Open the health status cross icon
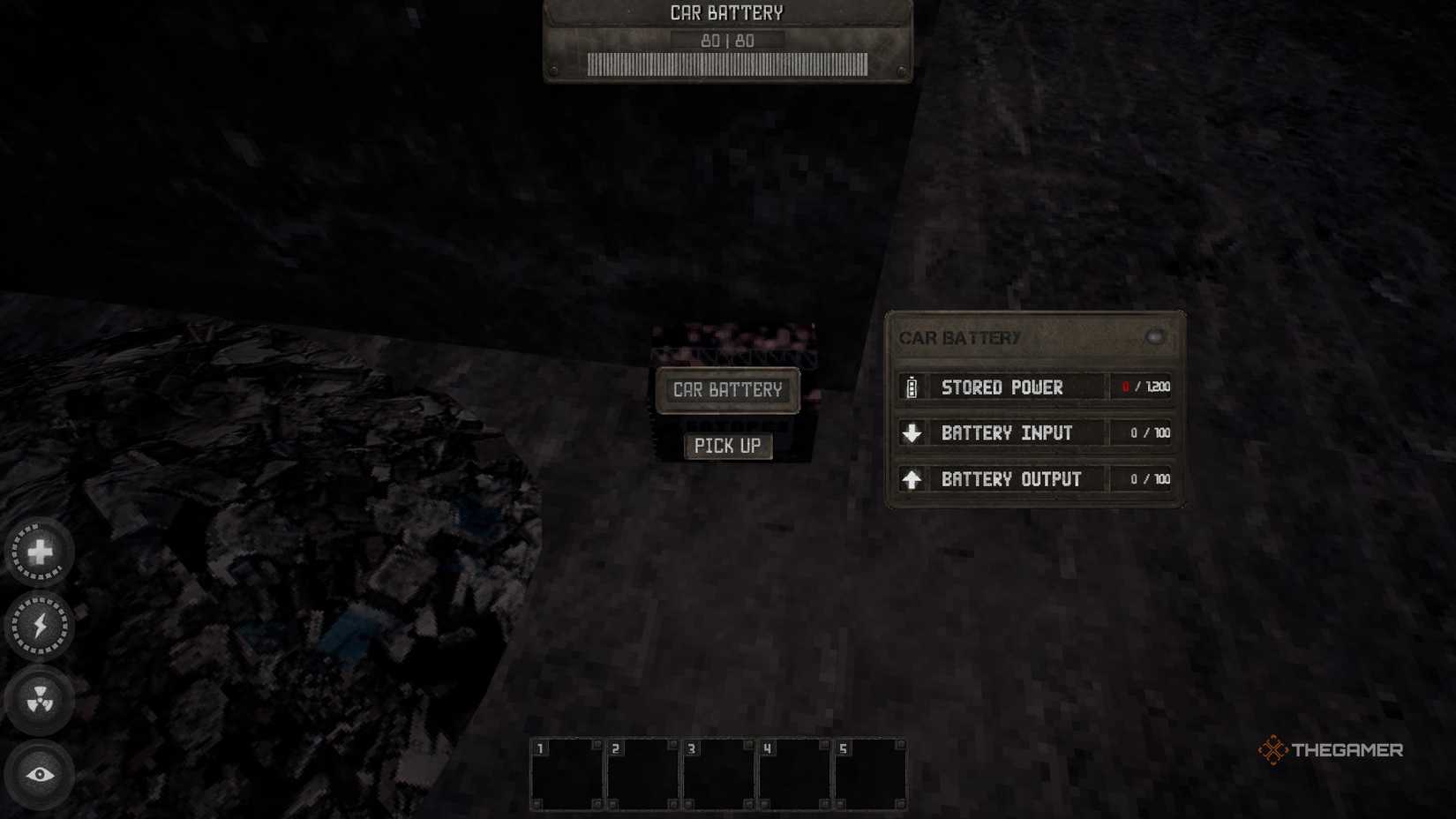 click(40, 552)
